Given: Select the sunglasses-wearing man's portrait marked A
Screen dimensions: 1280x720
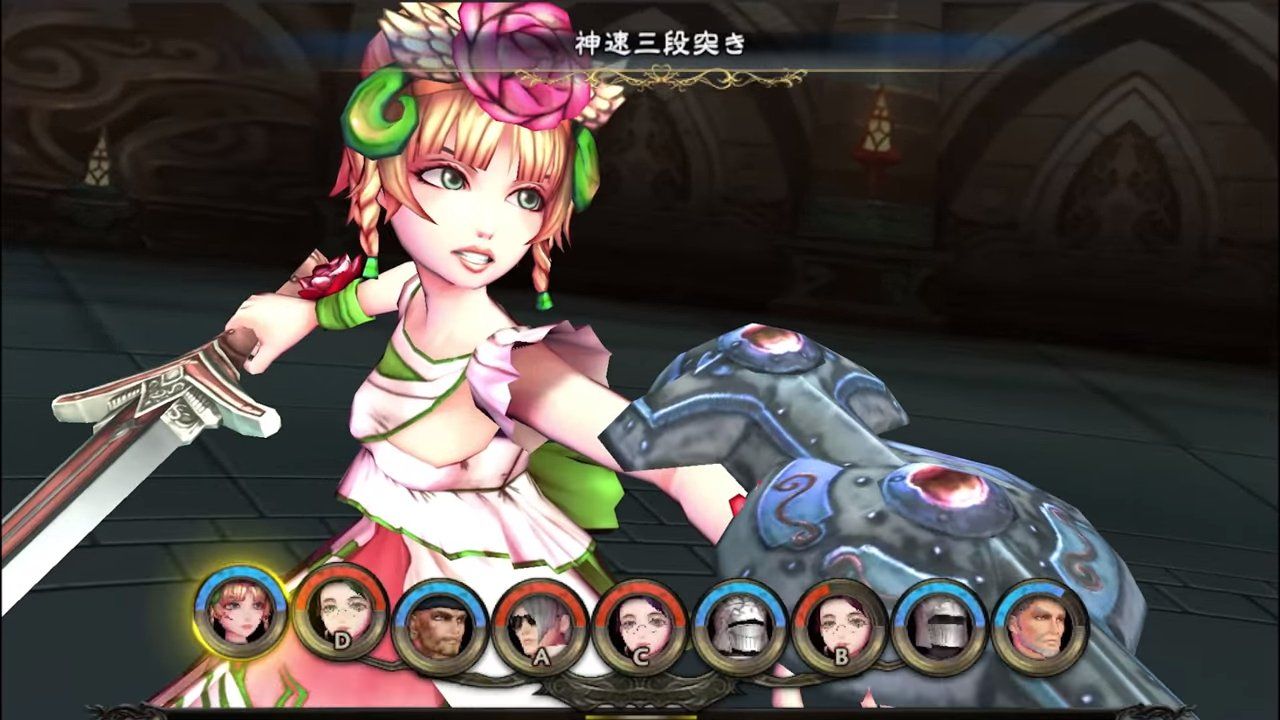Looking at the screenshot, I should pyautogui.click(x=540, y=624).
